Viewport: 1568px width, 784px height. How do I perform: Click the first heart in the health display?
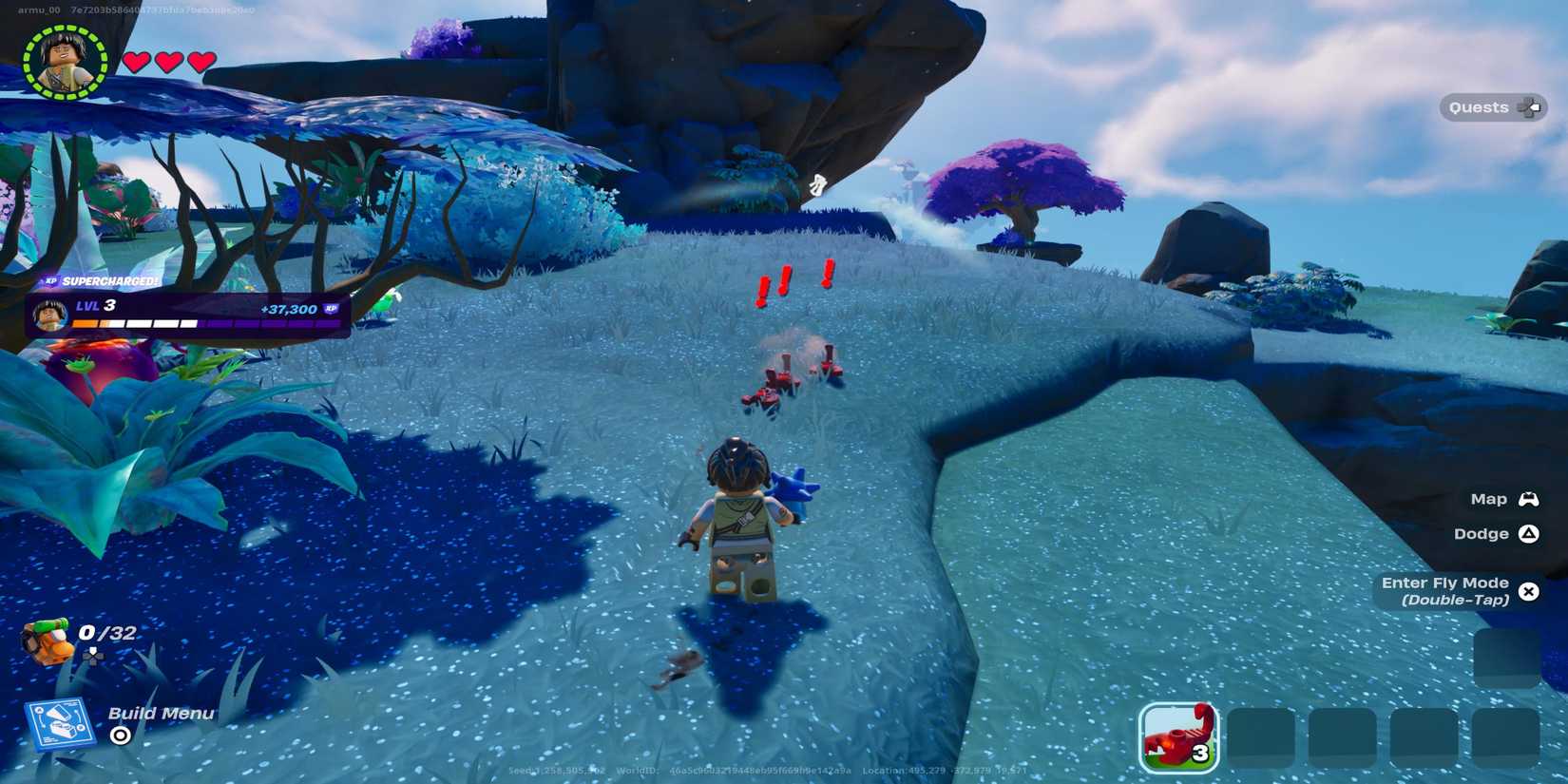point(135,60)
